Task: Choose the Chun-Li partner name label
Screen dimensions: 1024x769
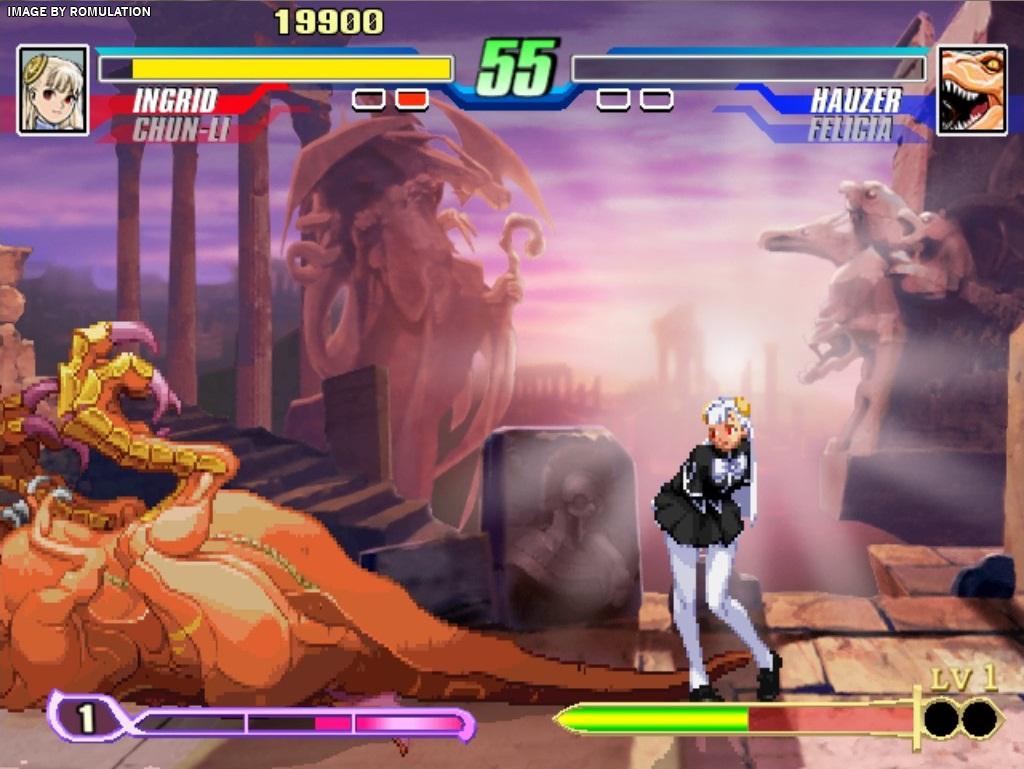Action: (181, 129)
